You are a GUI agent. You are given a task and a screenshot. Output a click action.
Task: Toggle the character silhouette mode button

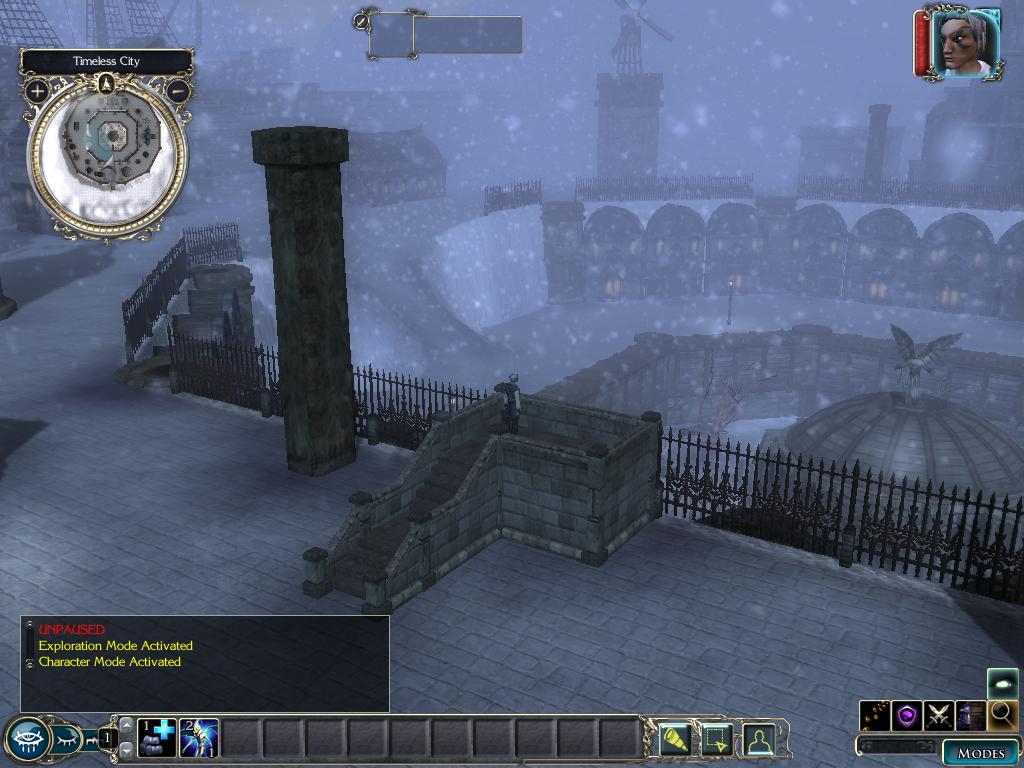coord(759,739)
